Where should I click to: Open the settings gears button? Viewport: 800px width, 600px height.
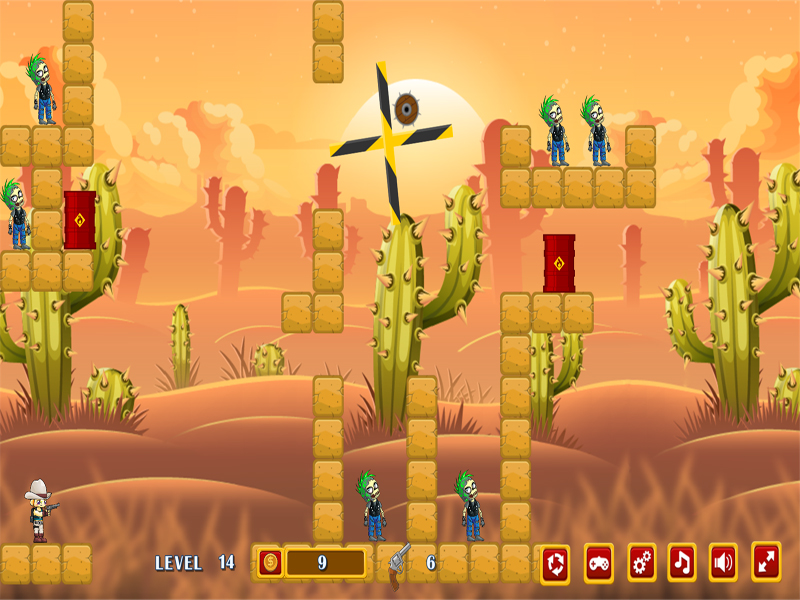[642, 563]
